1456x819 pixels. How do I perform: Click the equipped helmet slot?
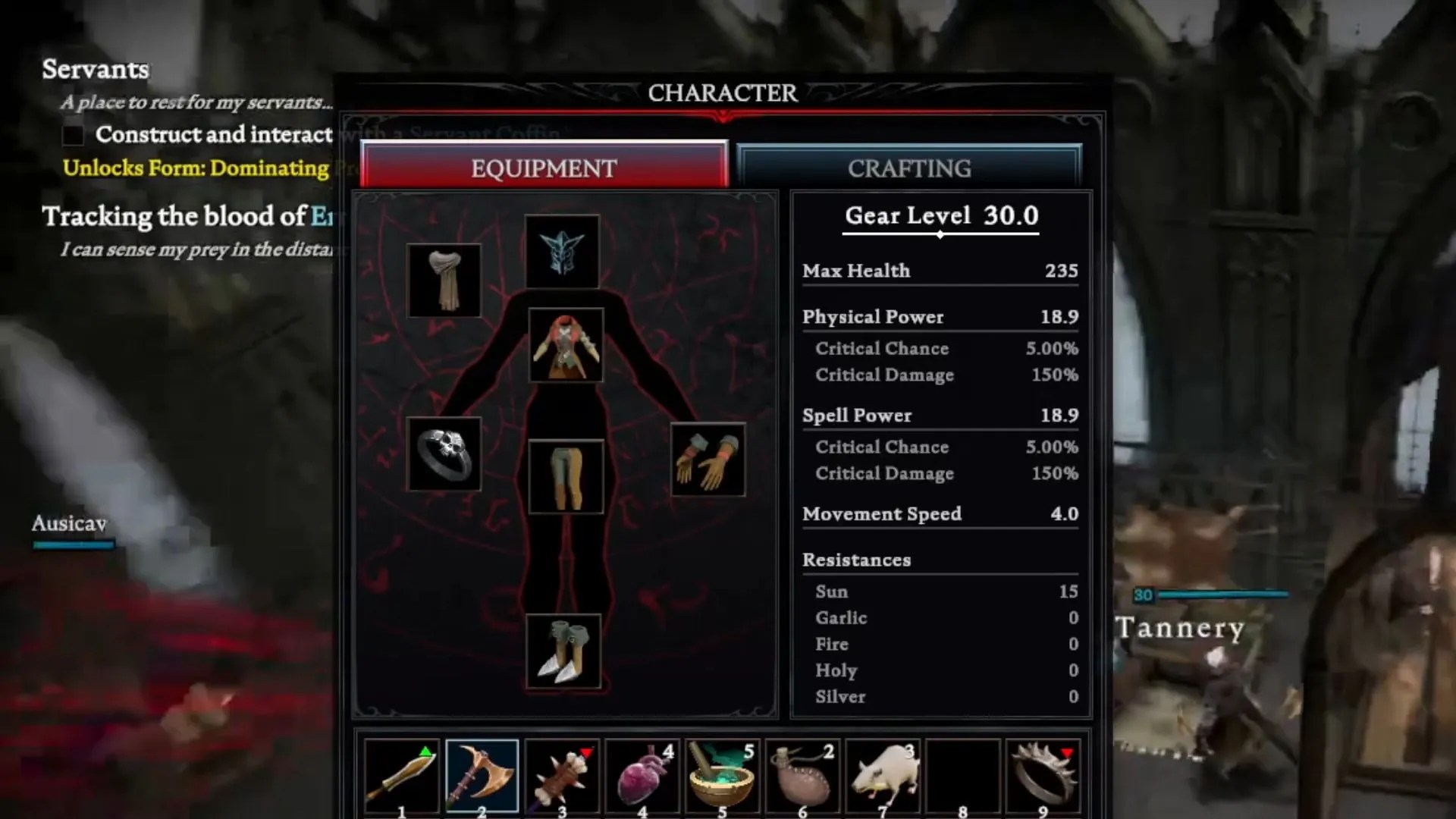point(562,250)
